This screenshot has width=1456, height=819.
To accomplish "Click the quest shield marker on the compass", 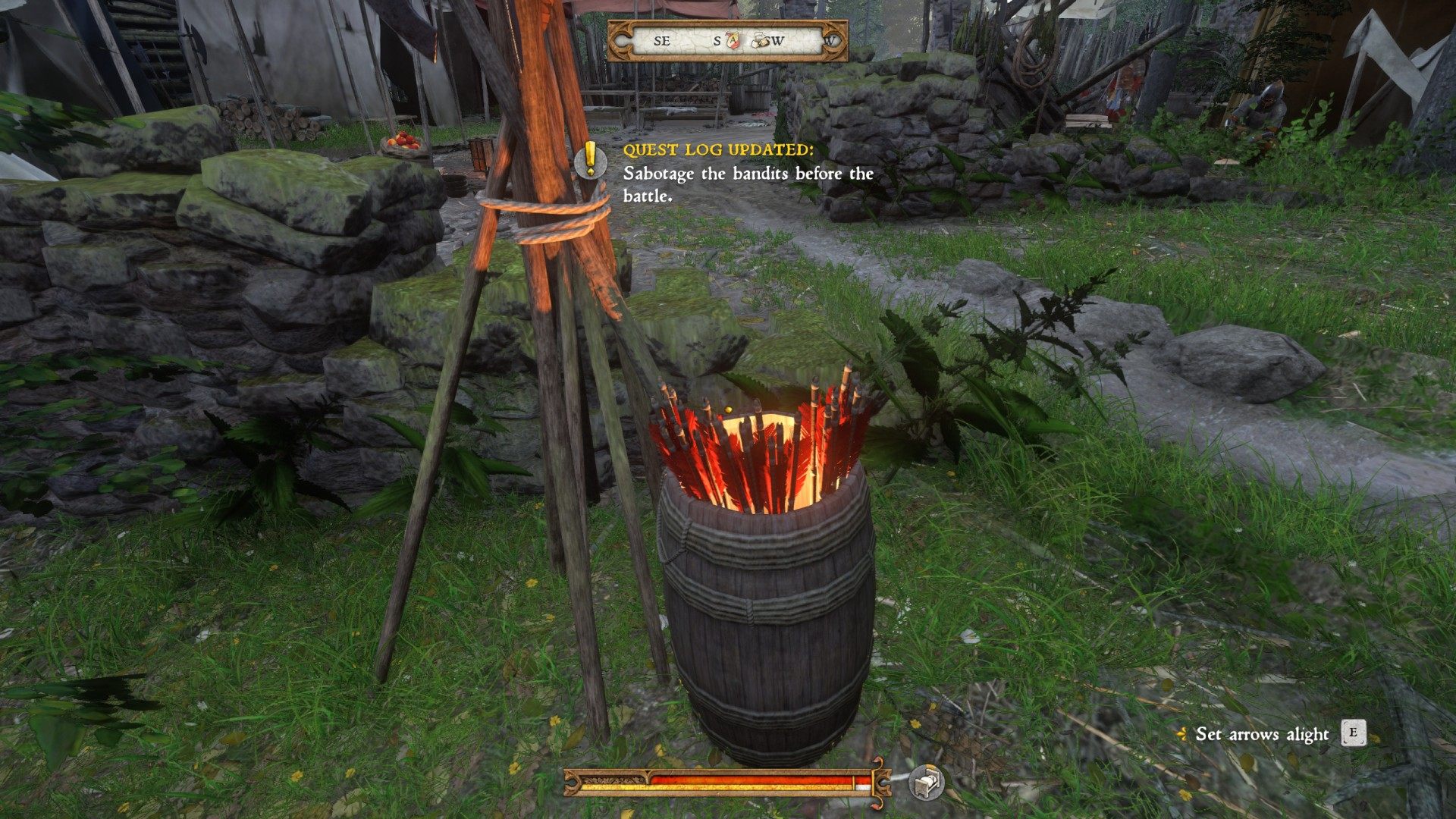I will (733, 40).
